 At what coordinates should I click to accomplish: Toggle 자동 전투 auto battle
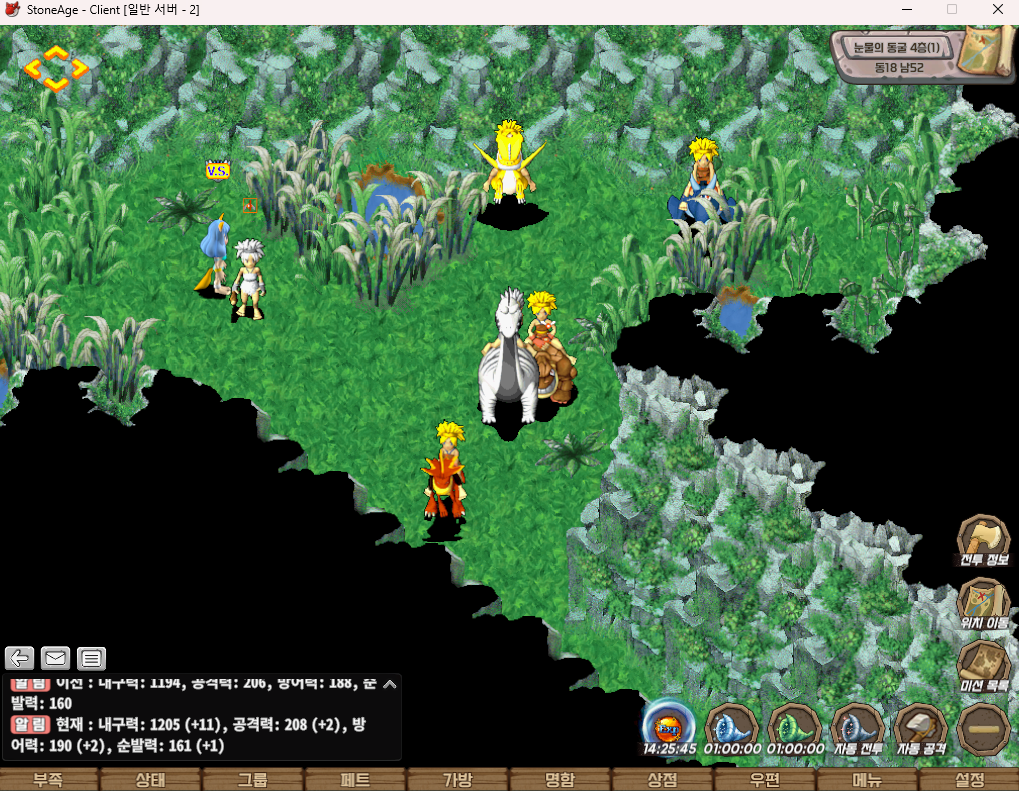coord(857,727)
